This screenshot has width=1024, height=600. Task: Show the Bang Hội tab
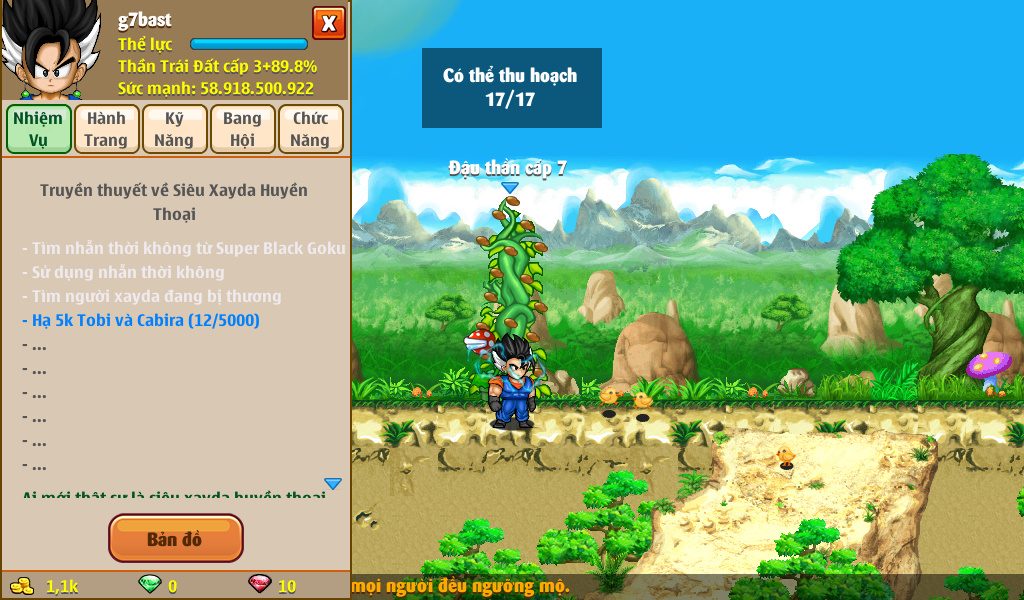(x=242, y=129)
